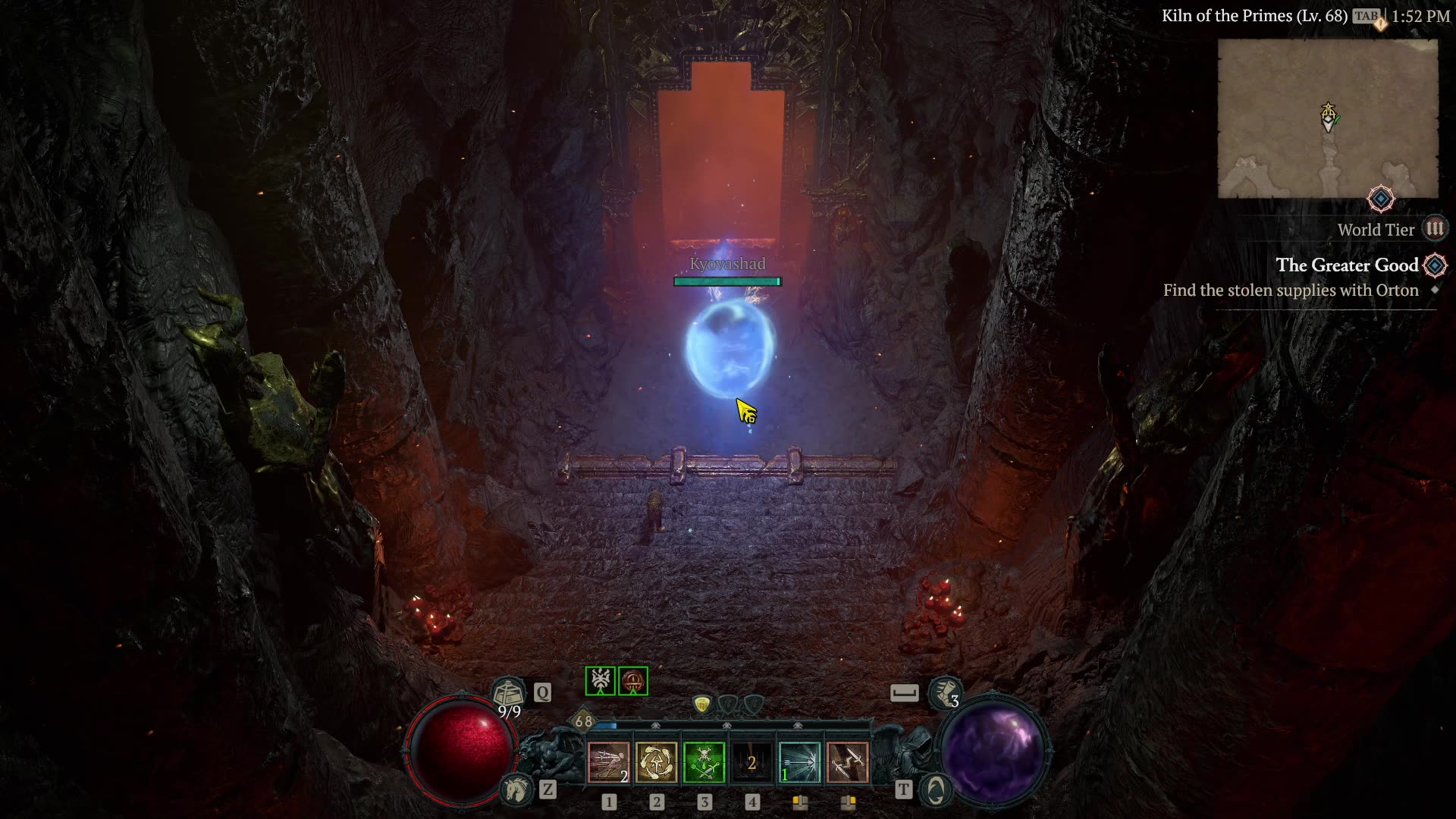The image size is (1456, 819).
Task: Click the objective Find the stolen supplies with Orton
Action: coord(1290,290)
